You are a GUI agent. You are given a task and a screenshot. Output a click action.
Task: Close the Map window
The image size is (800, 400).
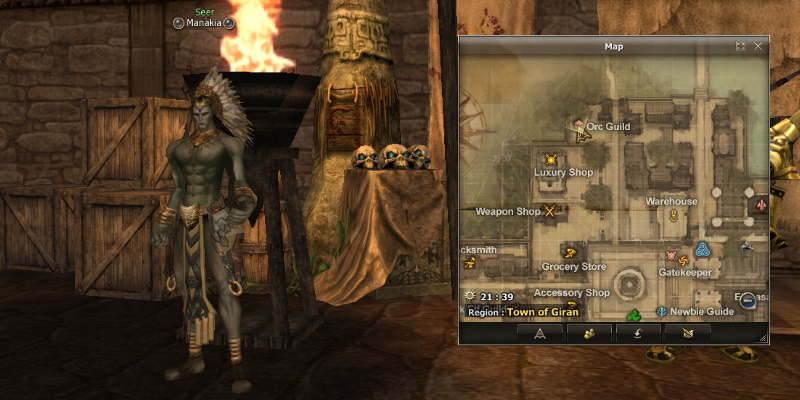click(x=758, y=46)
